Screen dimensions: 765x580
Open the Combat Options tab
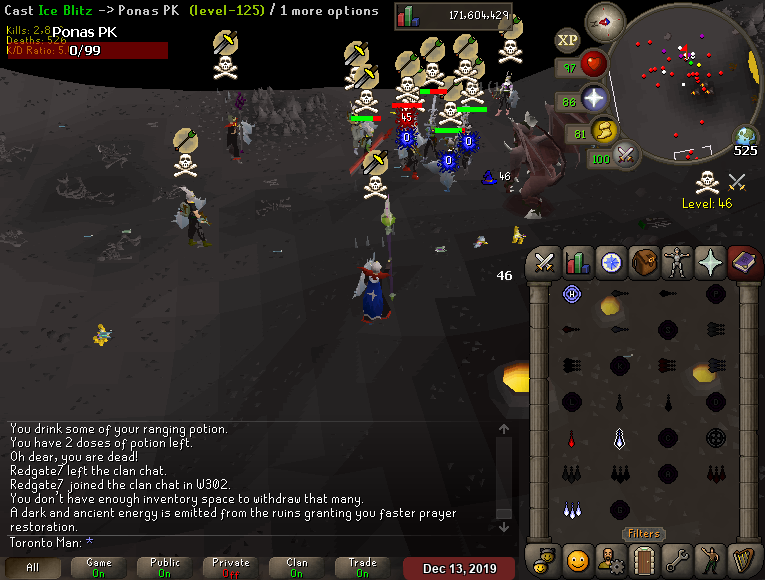click(x=545, y=262)
